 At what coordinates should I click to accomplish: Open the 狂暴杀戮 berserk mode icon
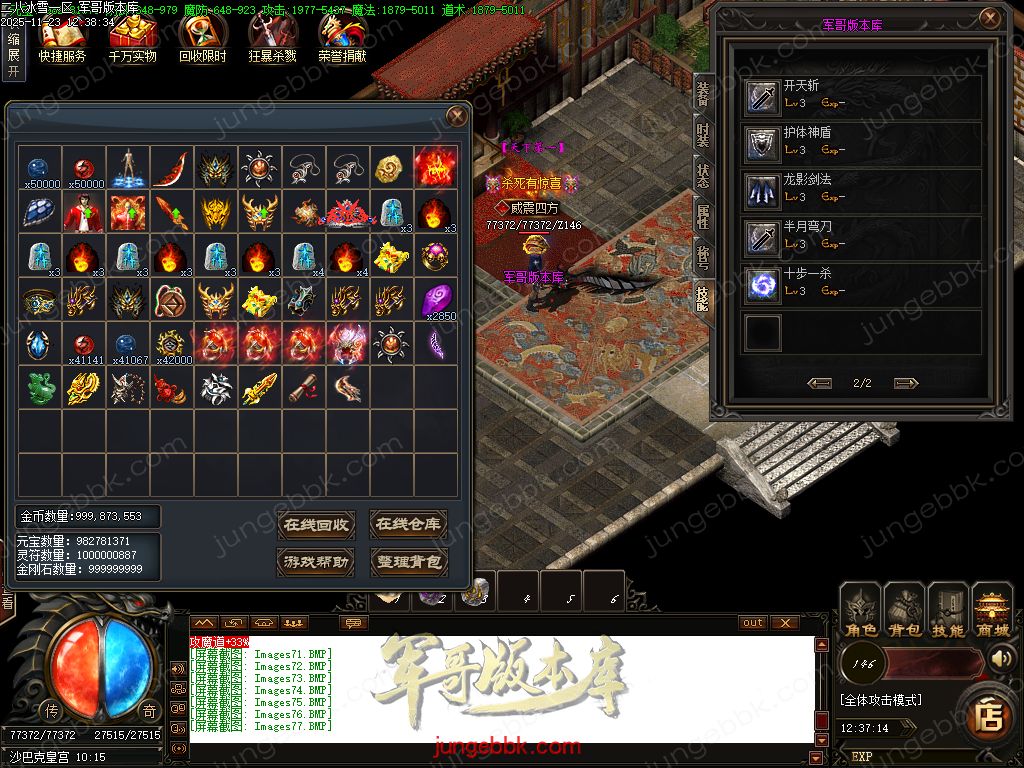pyautogui.click(x=272, y=38)
